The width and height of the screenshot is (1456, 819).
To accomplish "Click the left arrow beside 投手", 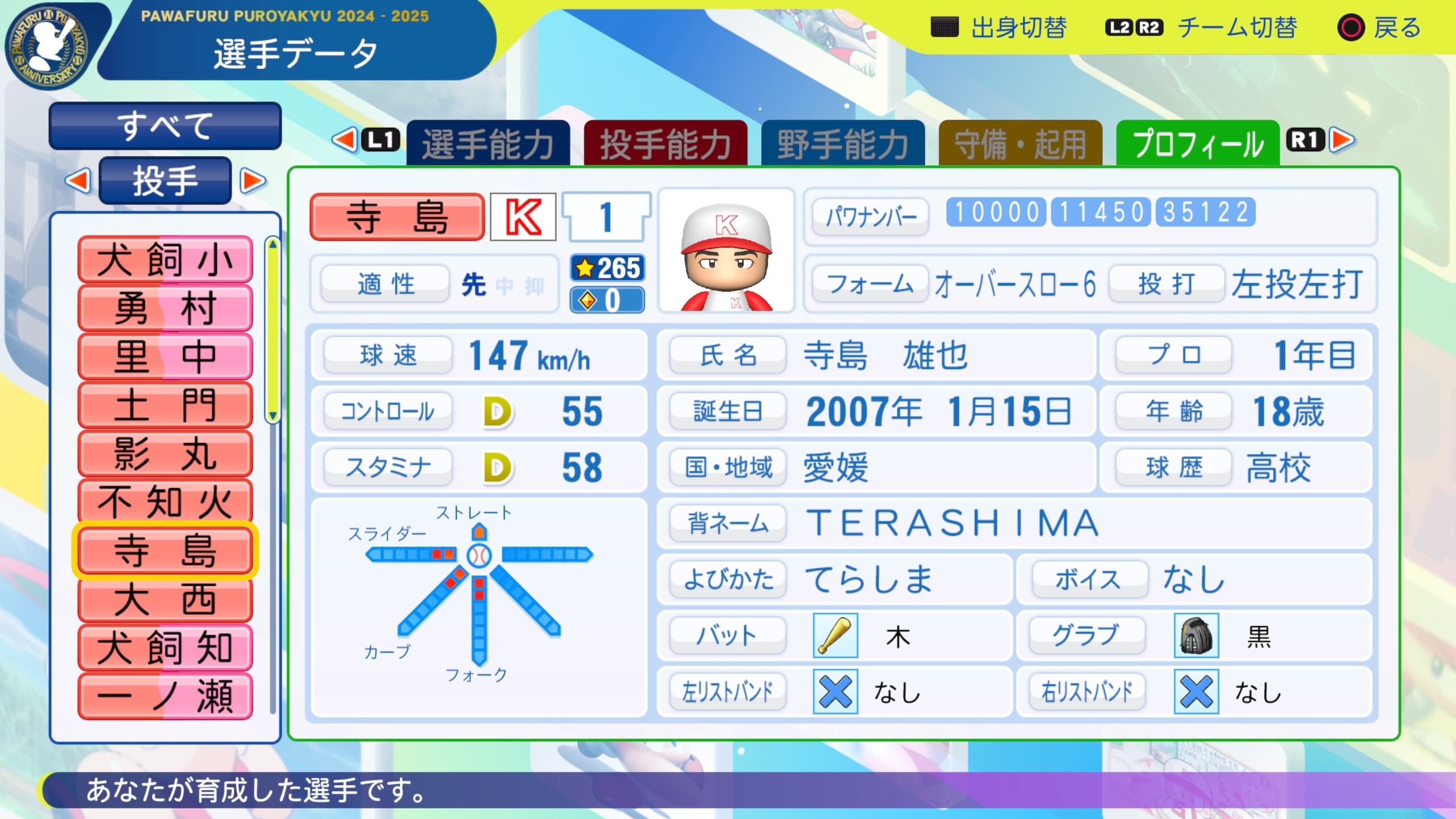I will coord(78,181).
